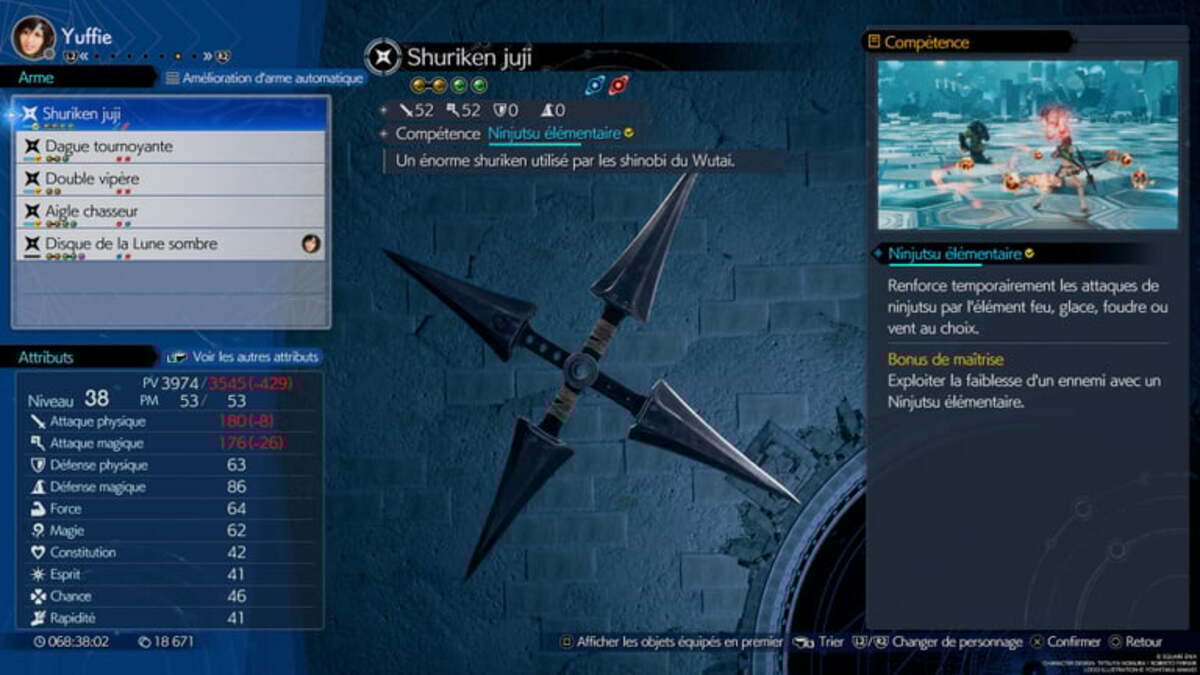This screenshot has width=1200, height=675.
Task: Click the red materia slot icon
Action: [619, 85]
